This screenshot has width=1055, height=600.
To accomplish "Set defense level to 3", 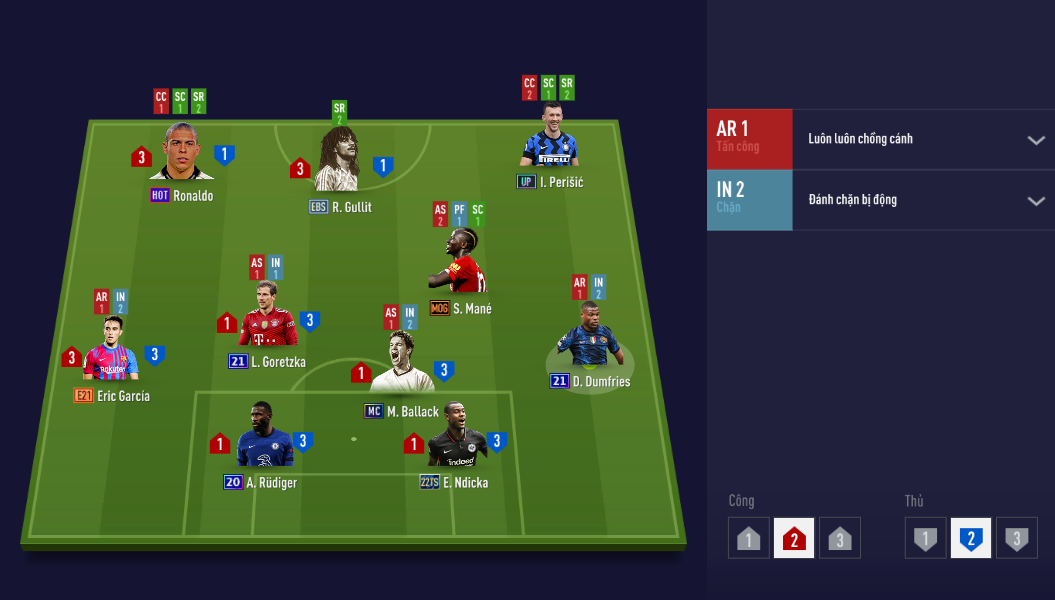I will pos(1016,538).
